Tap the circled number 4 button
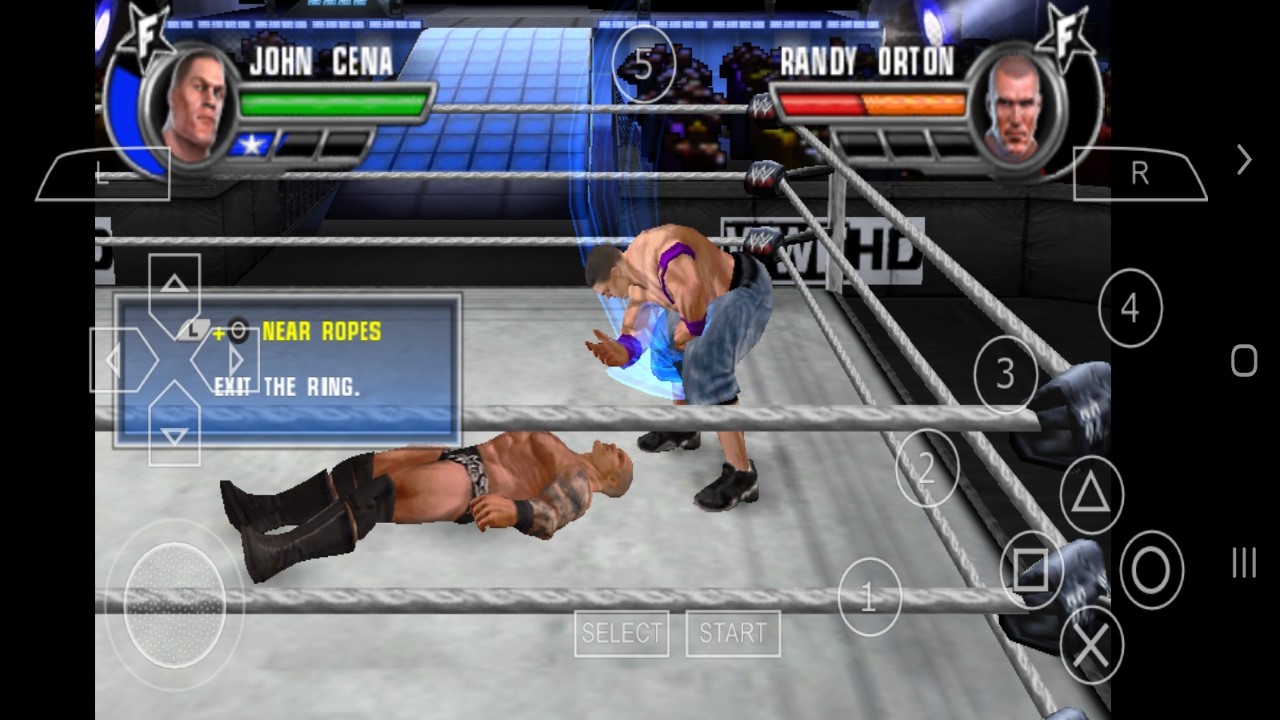Image resolution: width=1280 pixels, height=720 pixels. point(1130,309)
